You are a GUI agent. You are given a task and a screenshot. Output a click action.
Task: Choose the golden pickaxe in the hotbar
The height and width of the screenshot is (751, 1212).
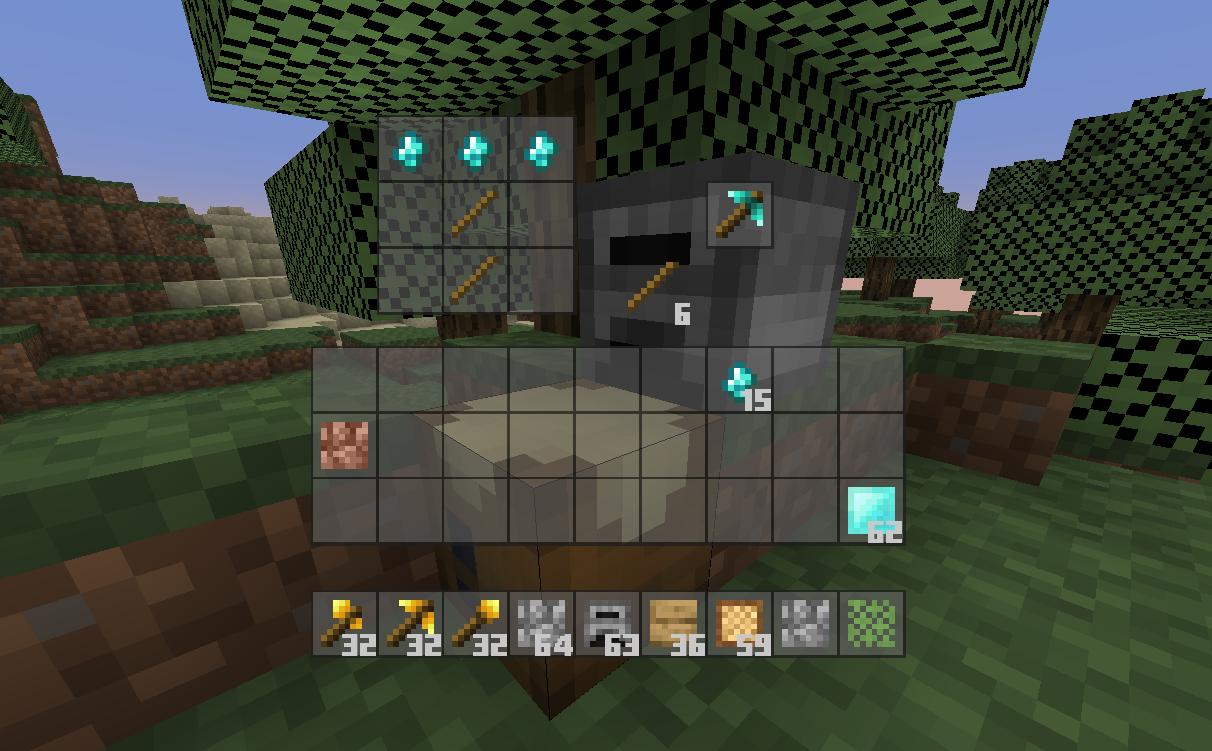410,623
